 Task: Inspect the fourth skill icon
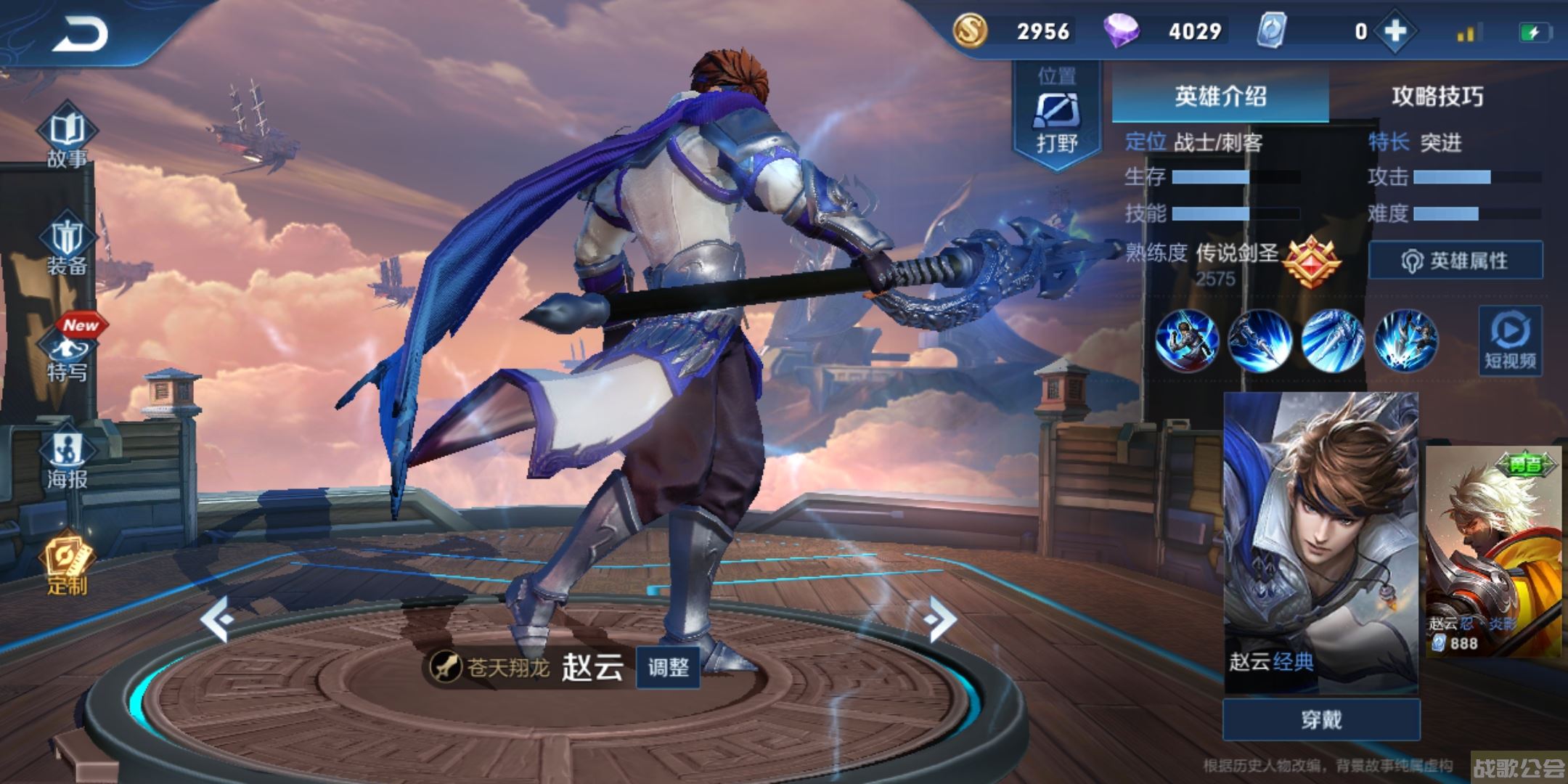click(x=1405, y=340)
